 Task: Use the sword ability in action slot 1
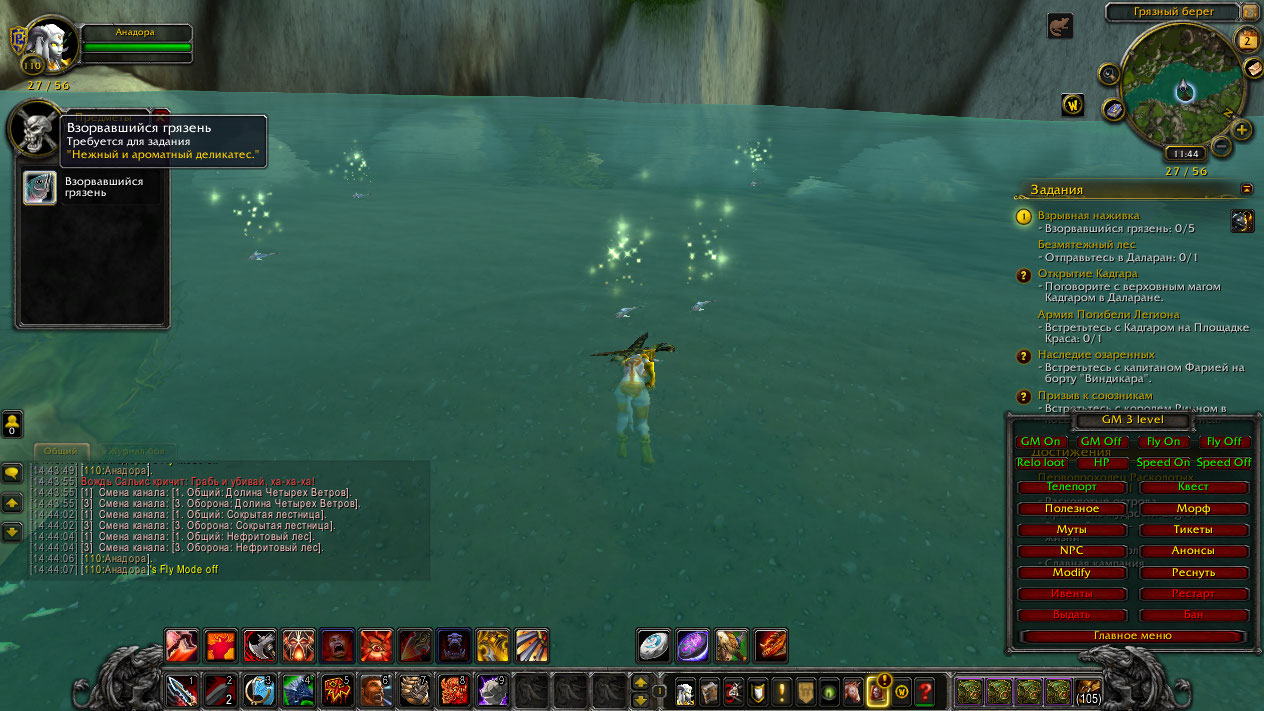click(182, 690)
